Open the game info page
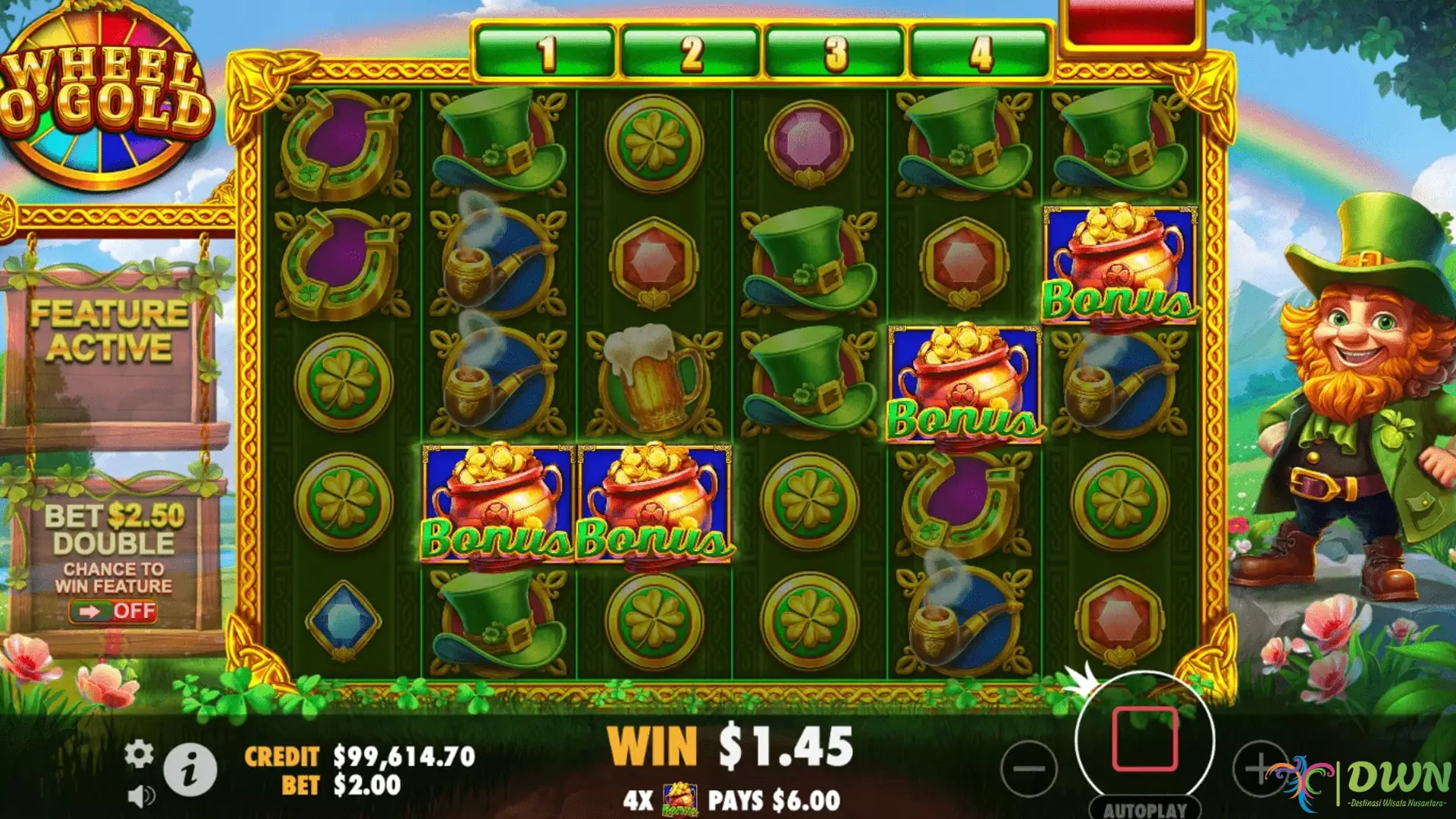This screenshot has height=819, width=1456. [x=190, y=770]
